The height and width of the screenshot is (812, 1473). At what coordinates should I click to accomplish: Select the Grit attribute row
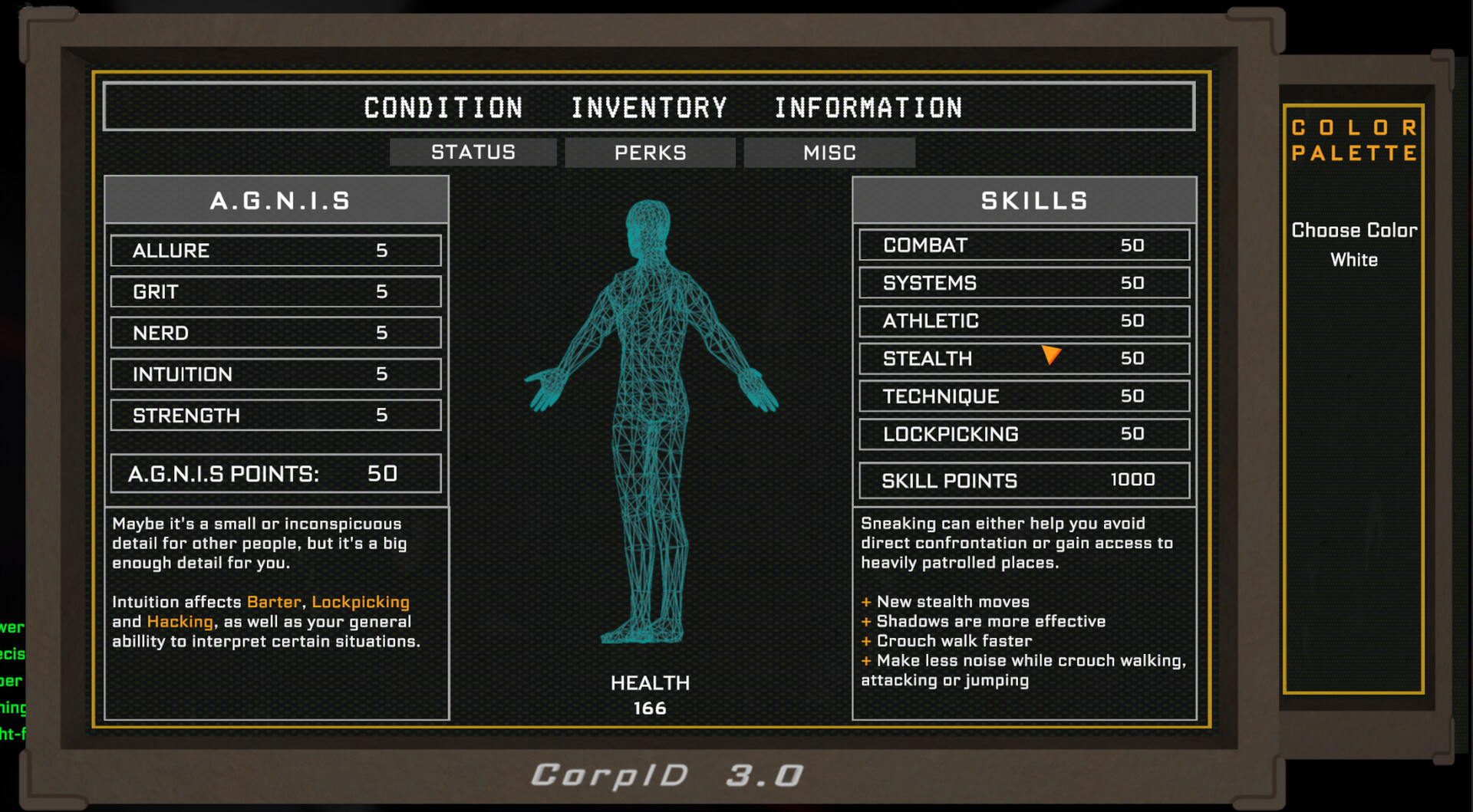coord(275,291)
